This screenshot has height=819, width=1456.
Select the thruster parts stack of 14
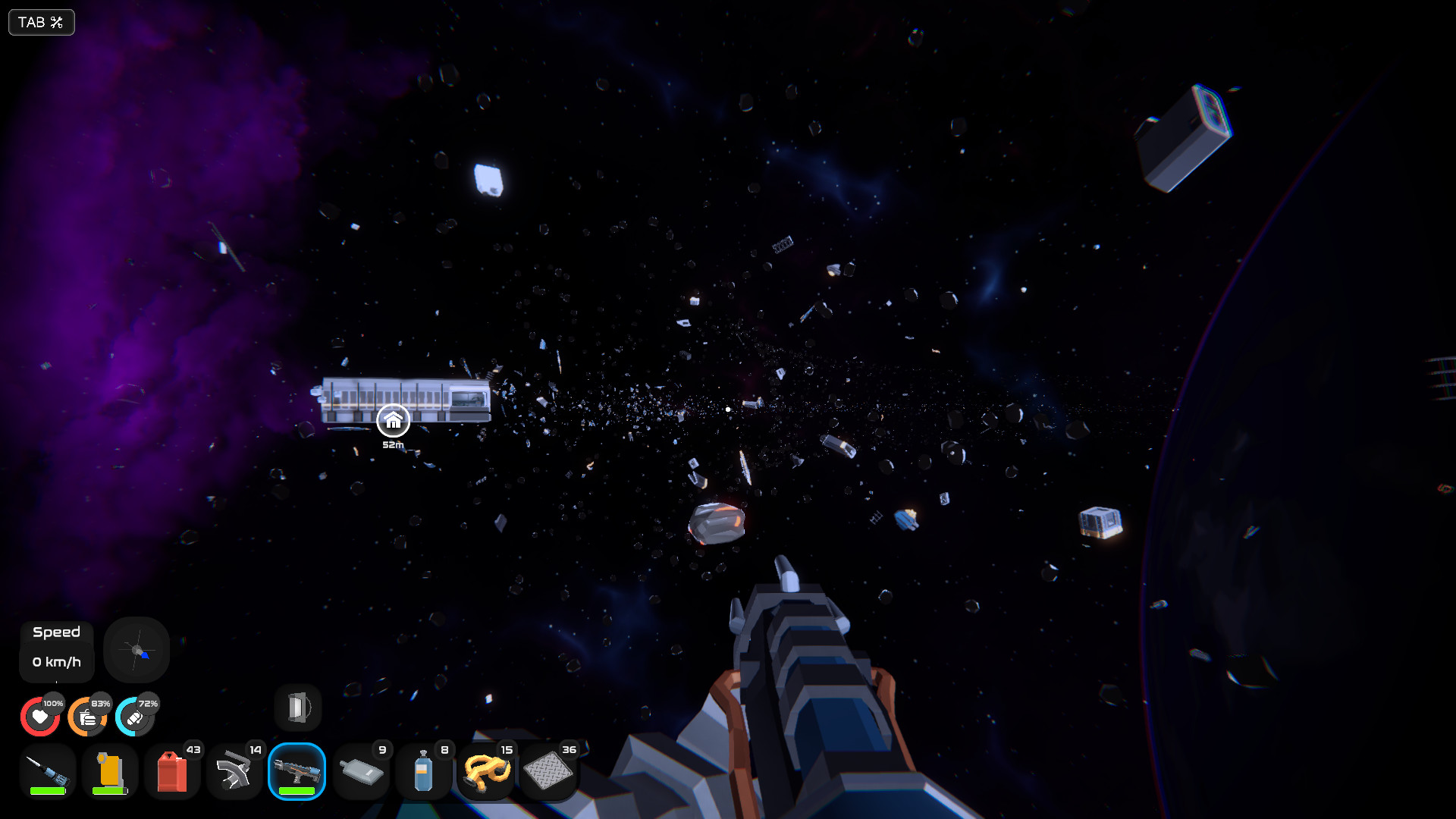click(235, 770)
